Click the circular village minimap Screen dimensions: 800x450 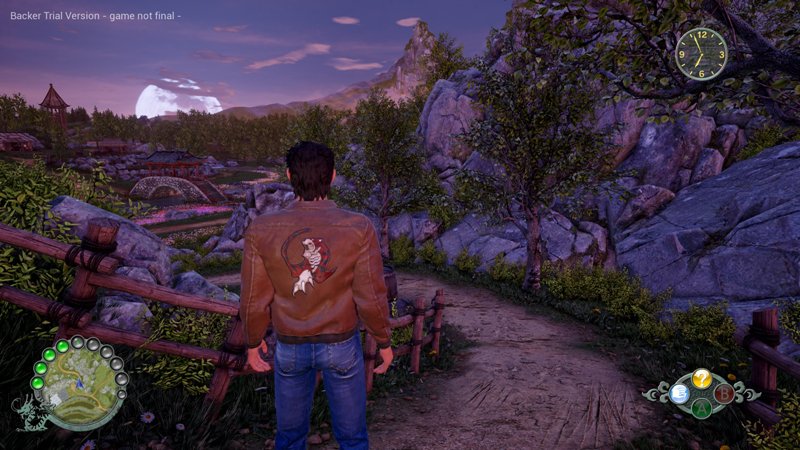point(81,387)
